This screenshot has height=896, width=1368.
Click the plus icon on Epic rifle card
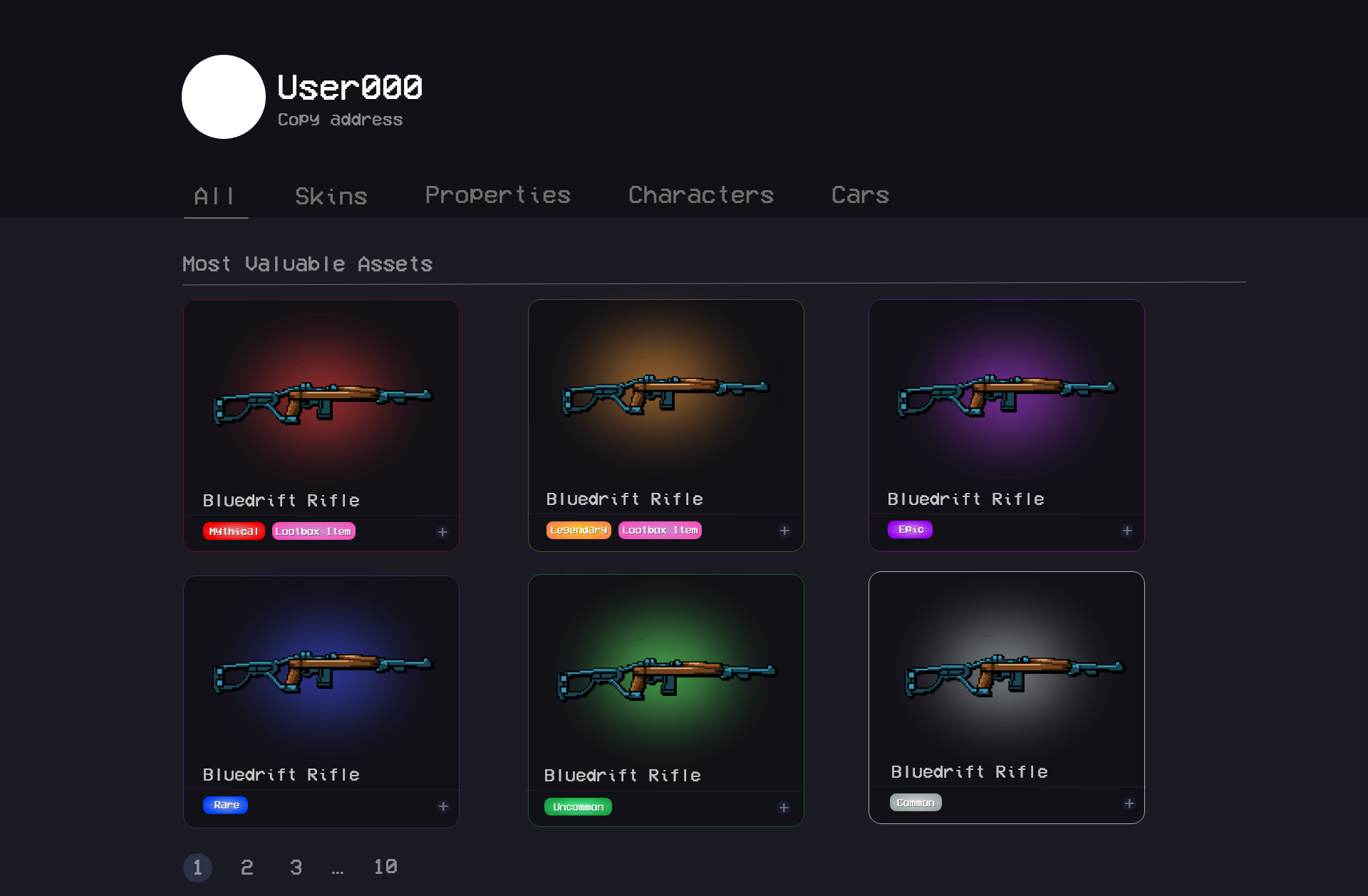tap(1127, 531)
